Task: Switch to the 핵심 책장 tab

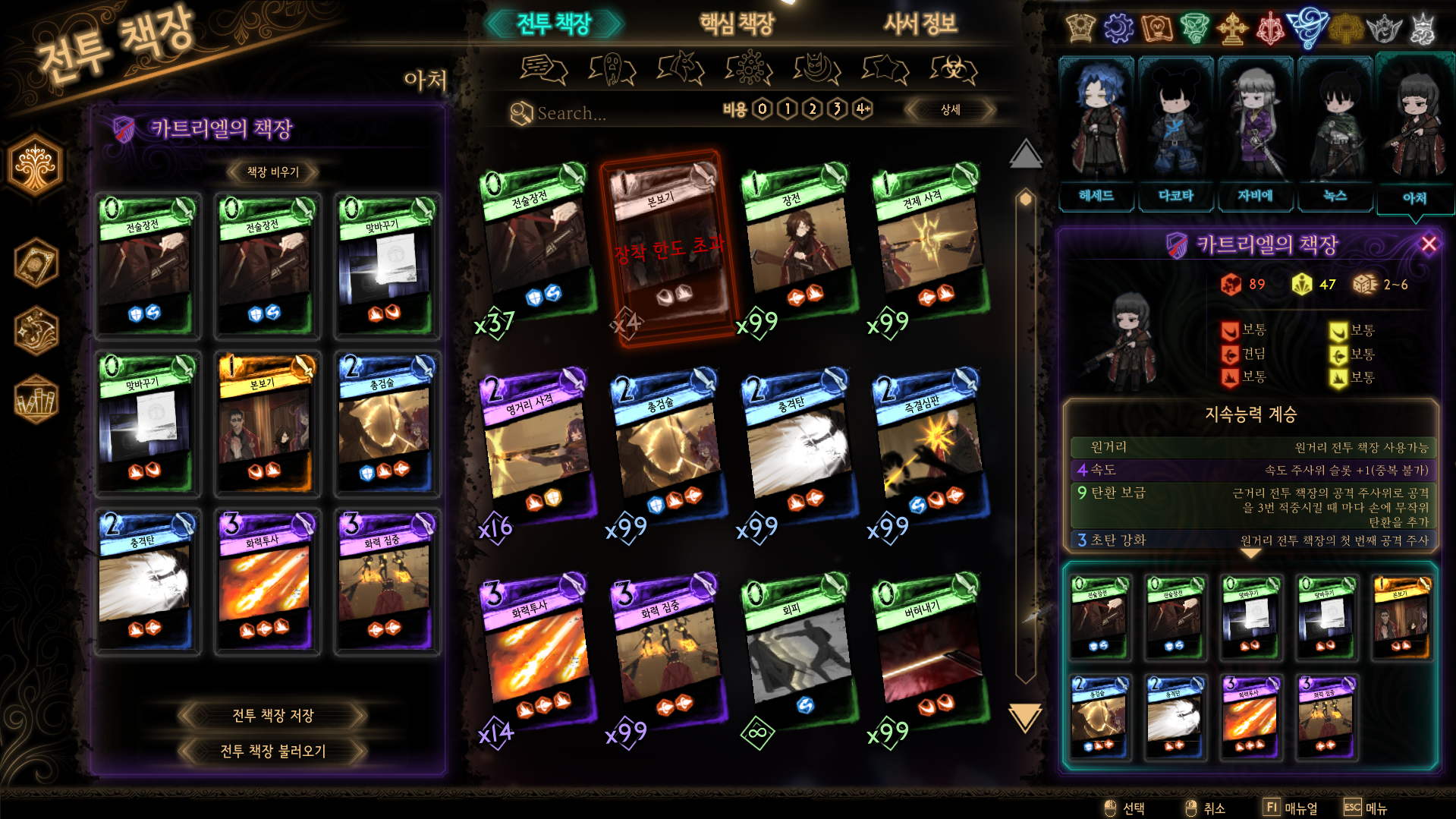Action: [736, 24]
